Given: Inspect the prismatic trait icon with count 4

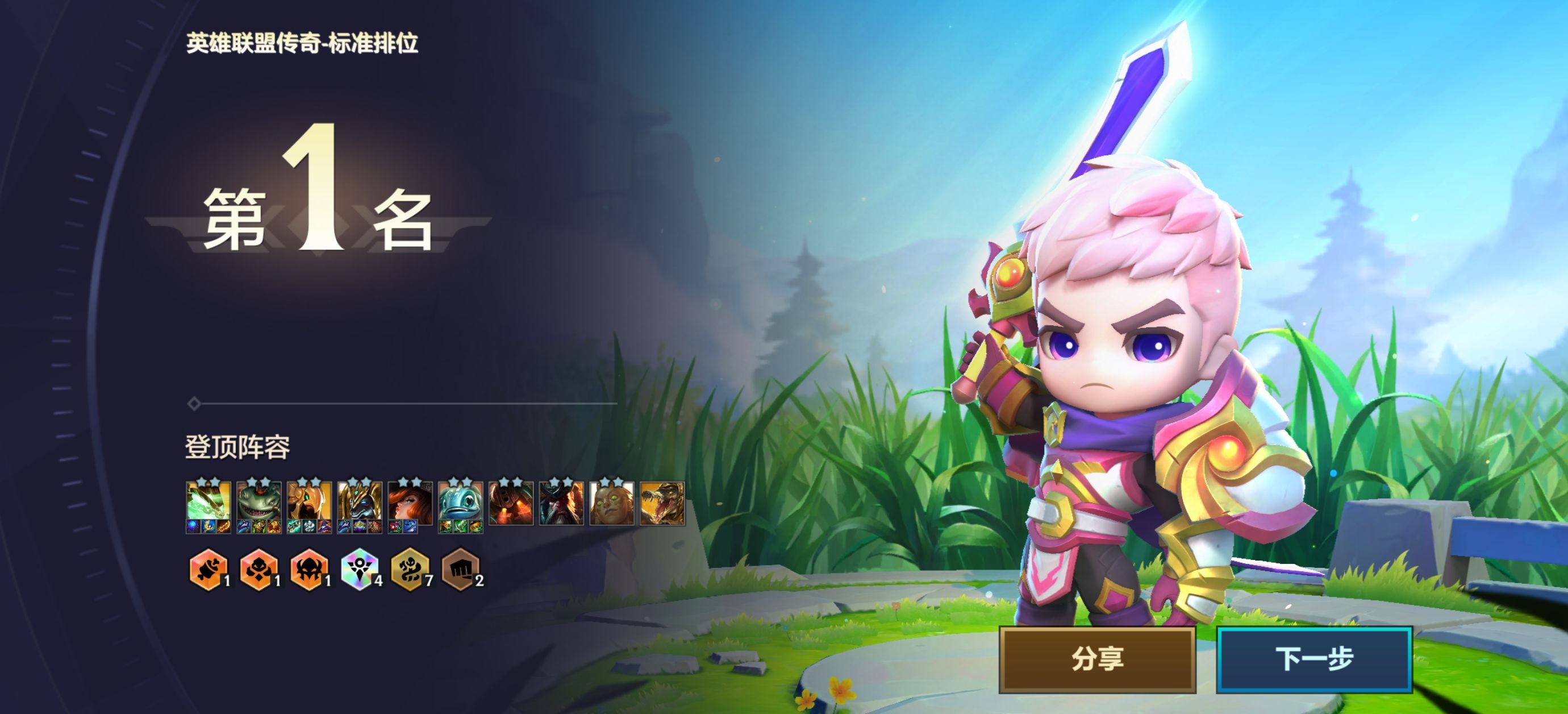Looking at the screenshot, I should (x=359, y=571).
